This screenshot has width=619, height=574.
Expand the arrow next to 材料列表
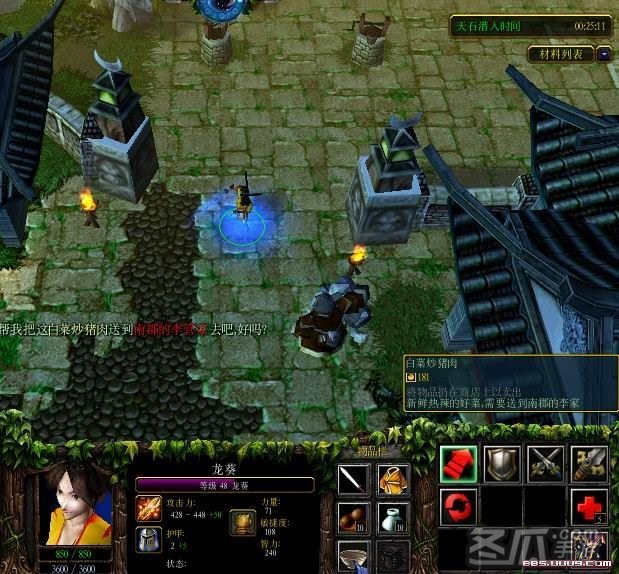[603, 53]
